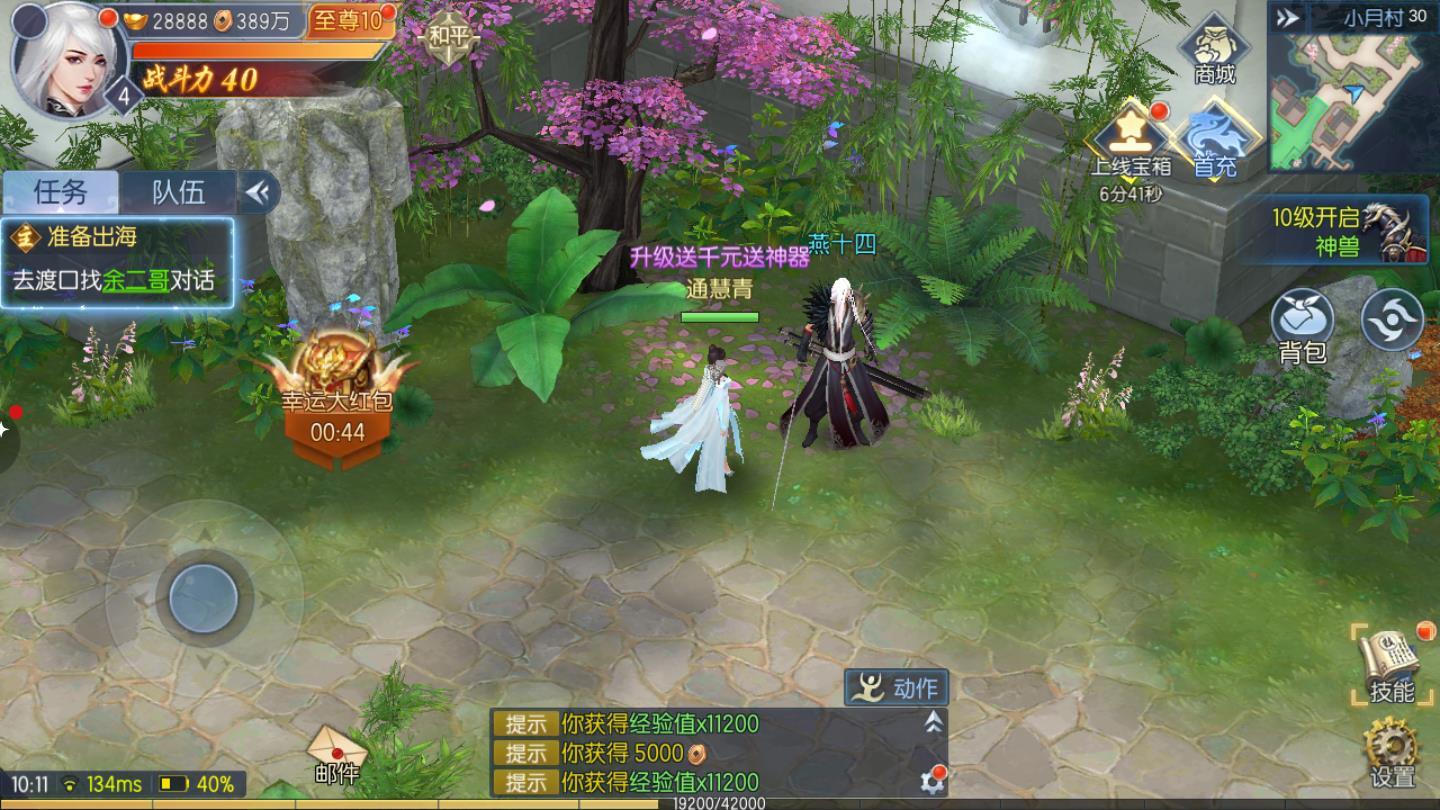Expand the menu with double arrow button
Image resolution: width=1440 pixels, height=810 pixels.
[x=1289, y=17]
